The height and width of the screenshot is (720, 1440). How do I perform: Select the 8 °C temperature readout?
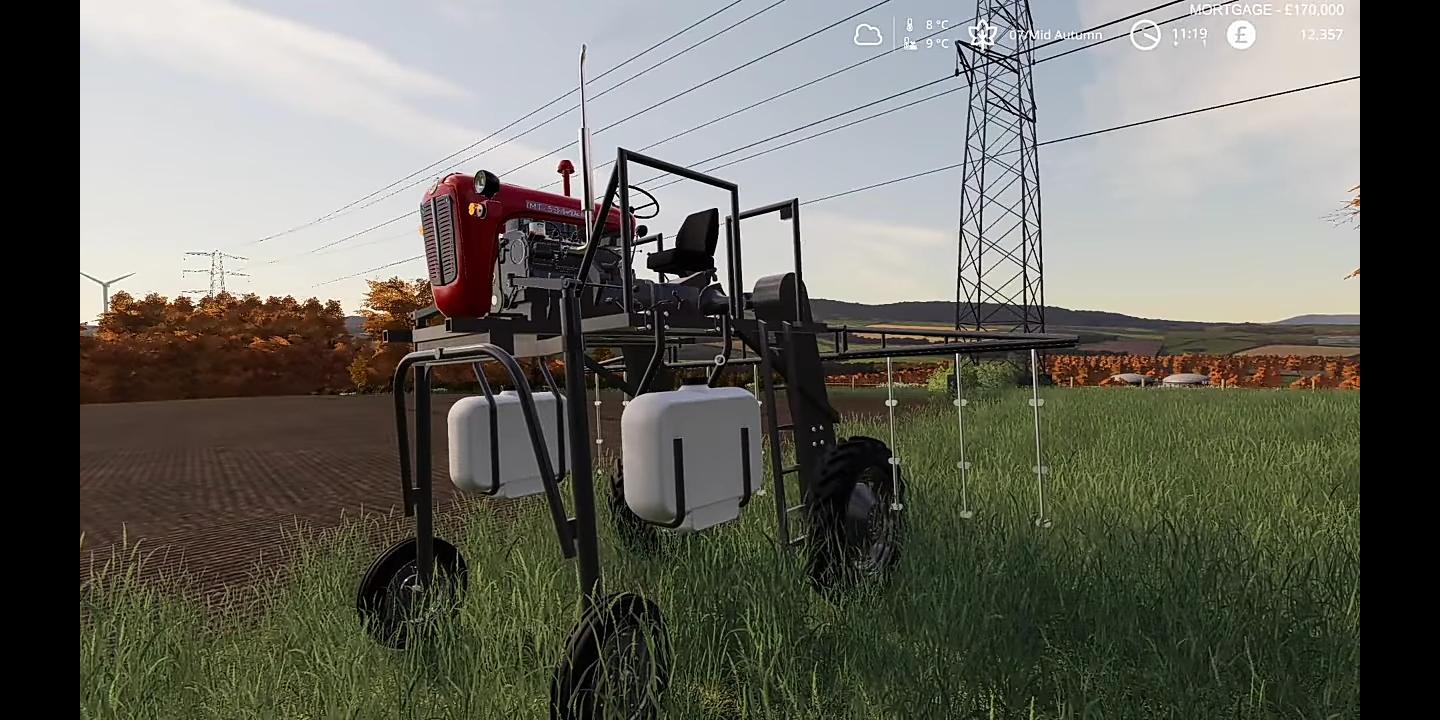point(935,25)
